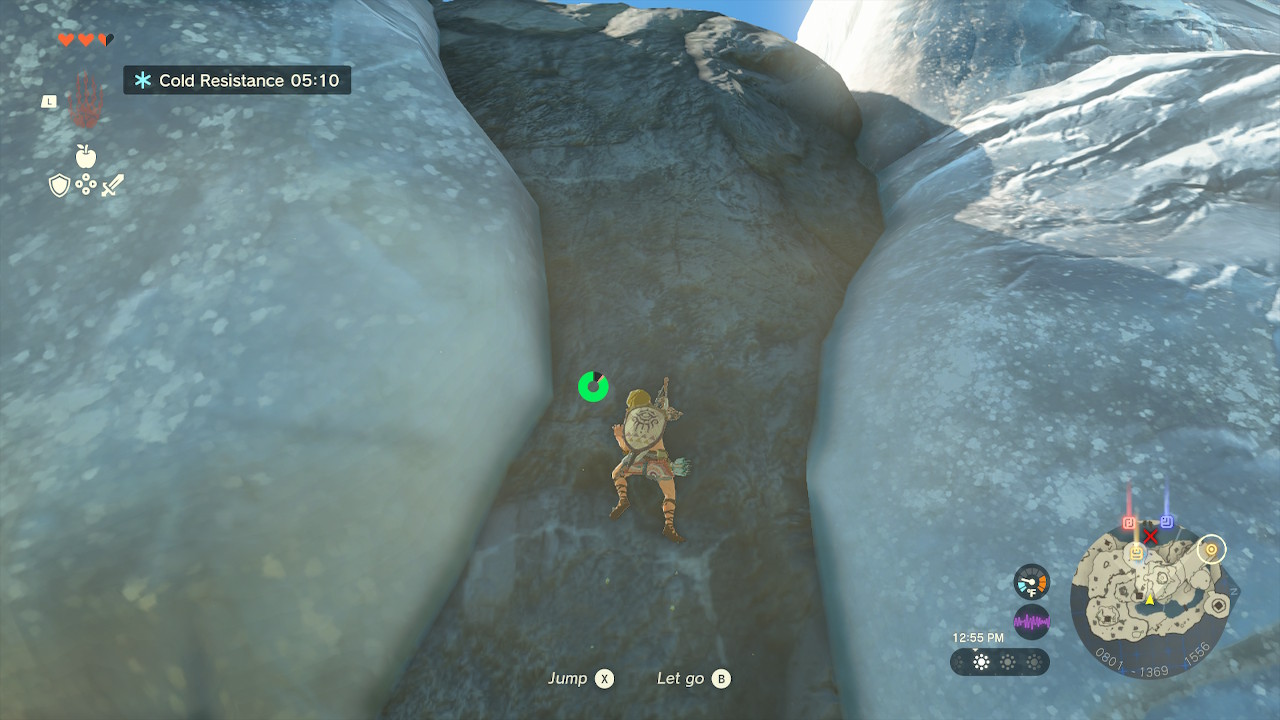Open the Cold Resistance buff banner
Viewport: 1280px width, 720px height.
(237, 80)
